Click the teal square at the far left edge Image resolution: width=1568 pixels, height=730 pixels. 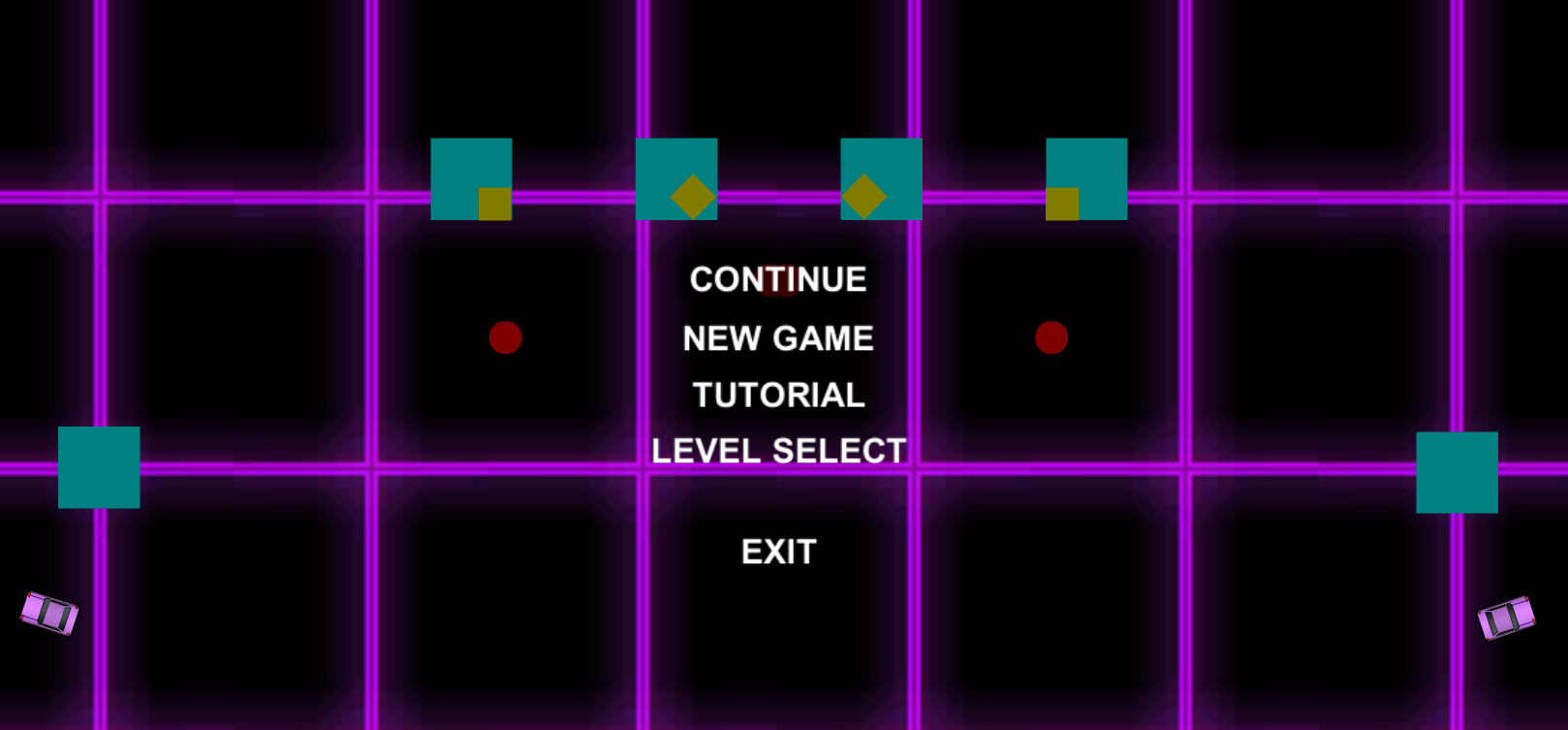click(x=98, y=467)
